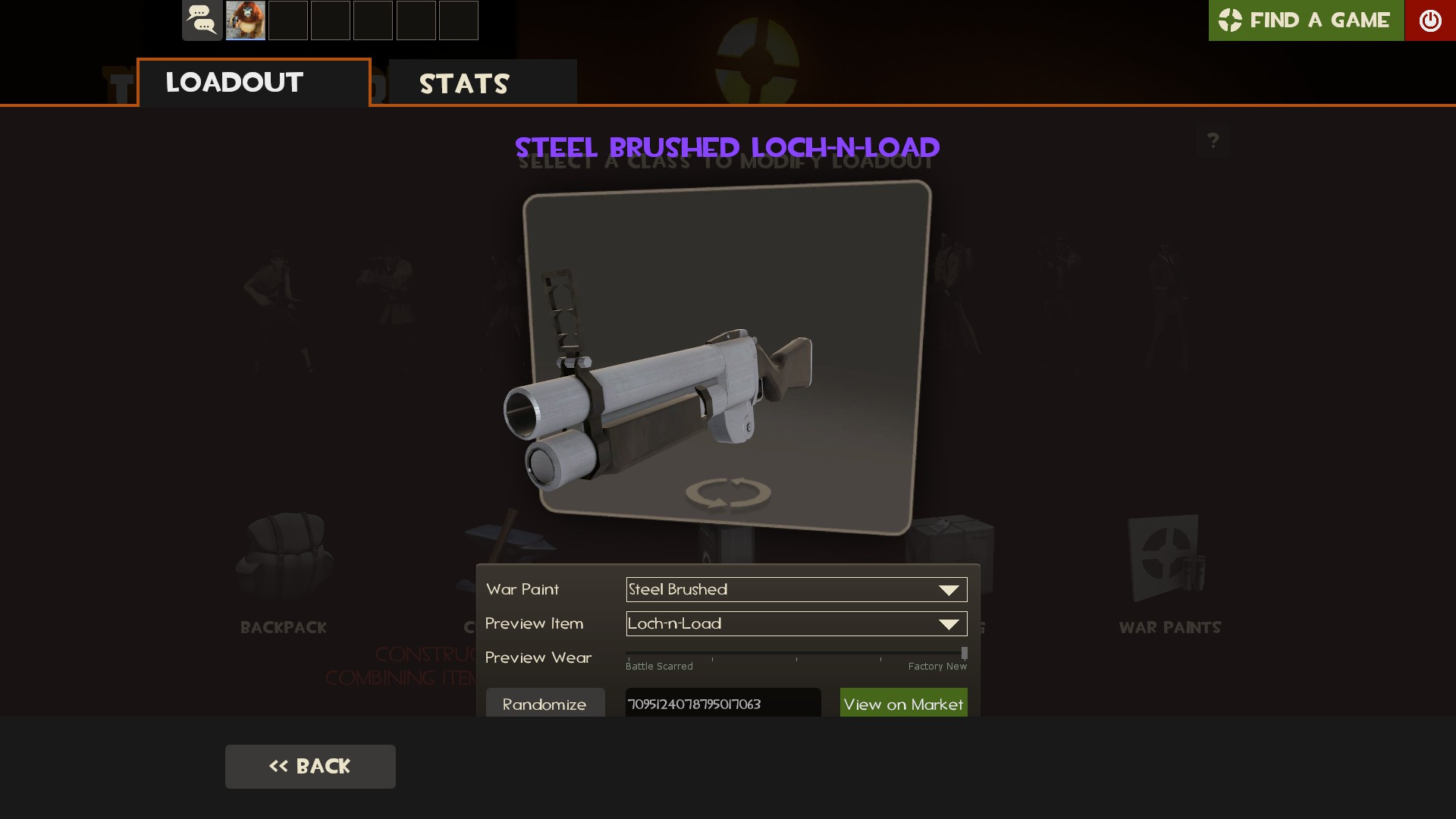Open the chat bubbles icon

tap(202, 20)
